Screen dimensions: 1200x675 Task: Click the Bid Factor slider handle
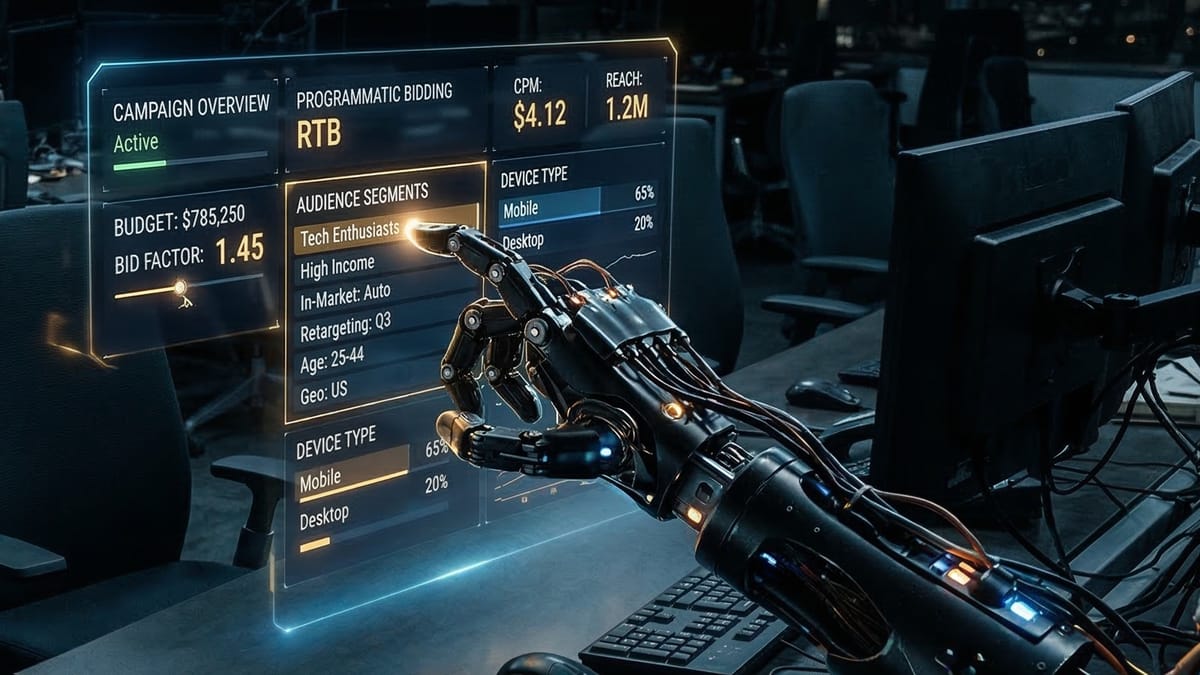(x=180, y=289)
